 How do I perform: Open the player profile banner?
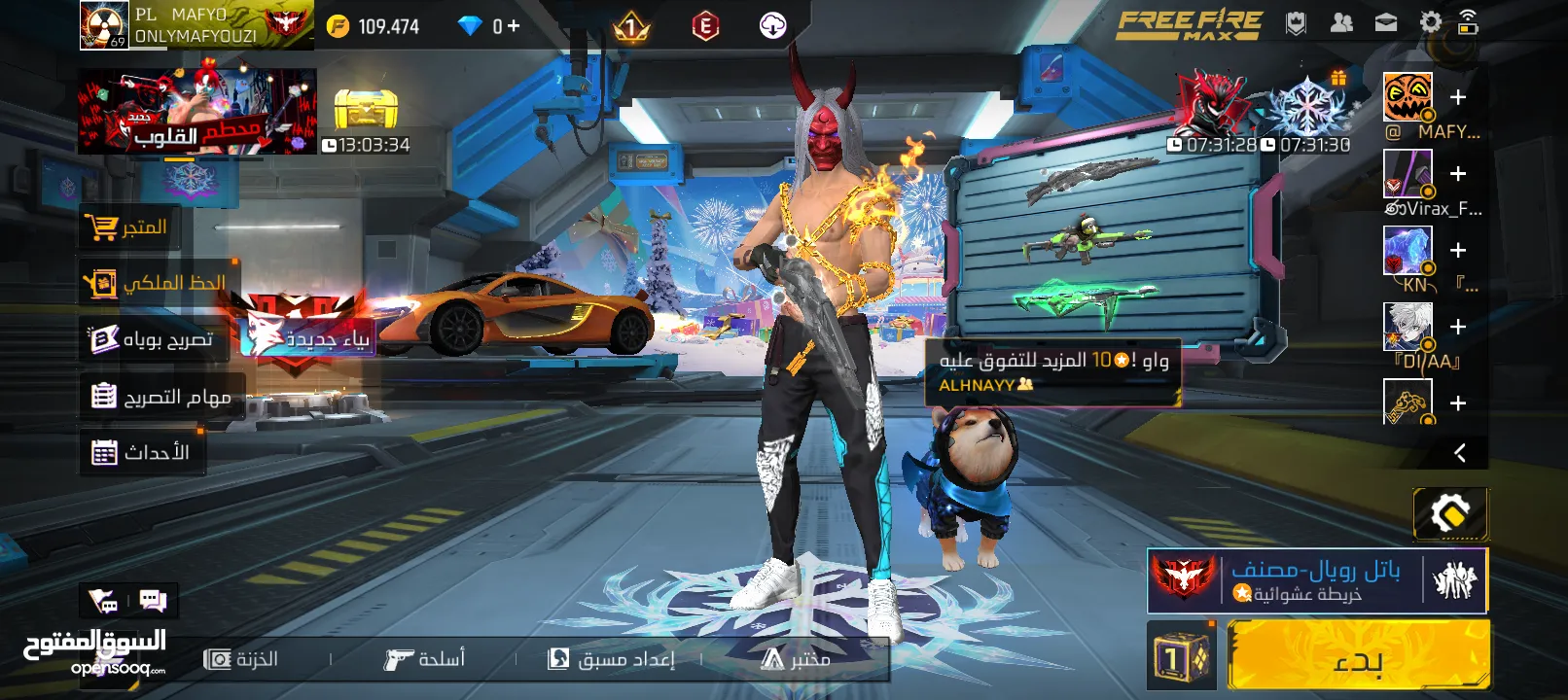[195, 25]
